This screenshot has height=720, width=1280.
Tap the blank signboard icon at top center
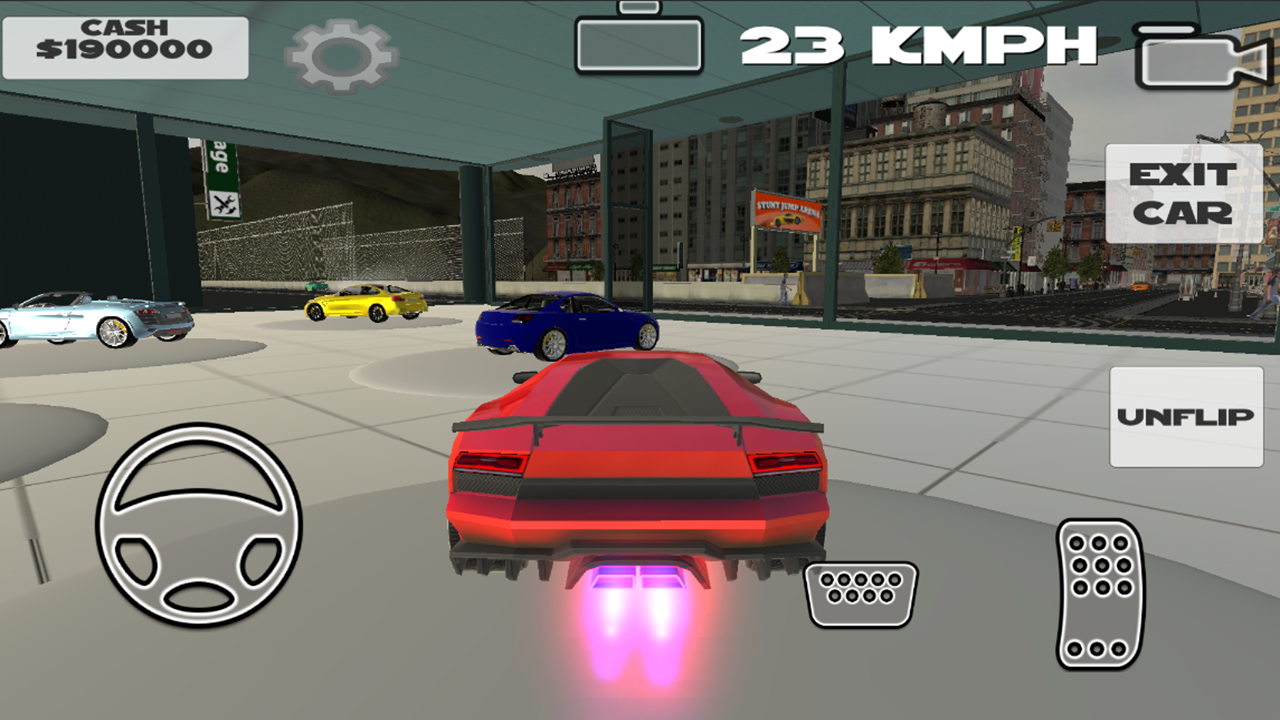640,44
